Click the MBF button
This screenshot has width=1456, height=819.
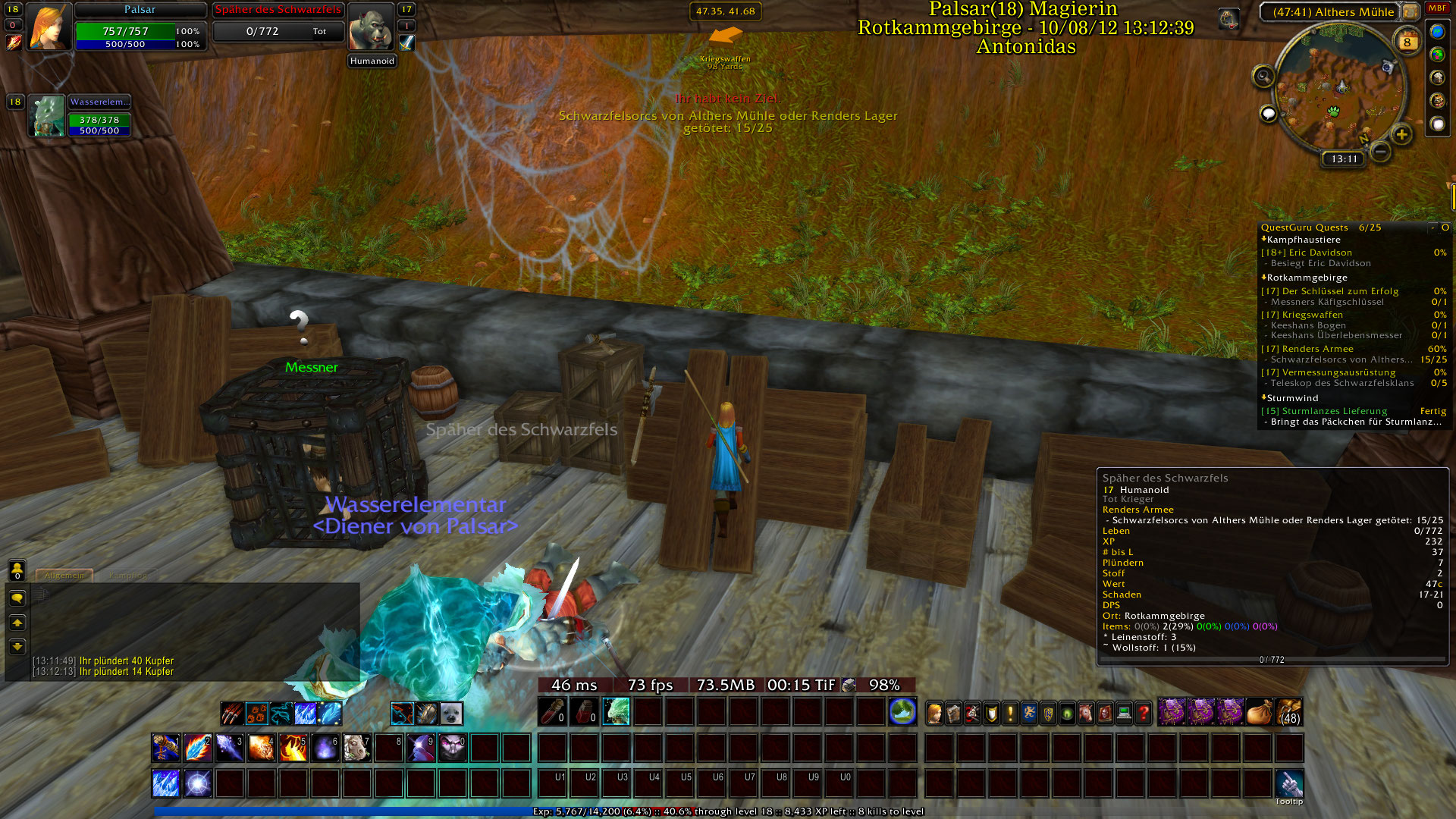tap(1437, 8)
